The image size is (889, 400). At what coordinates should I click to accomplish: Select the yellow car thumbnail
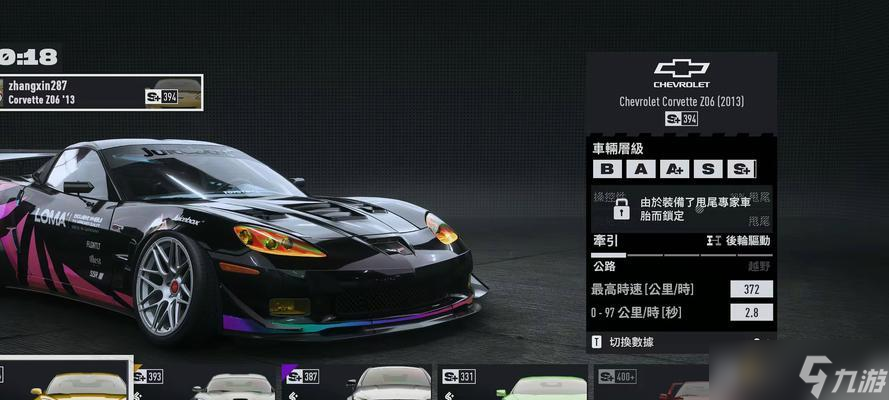click(66, 381)
